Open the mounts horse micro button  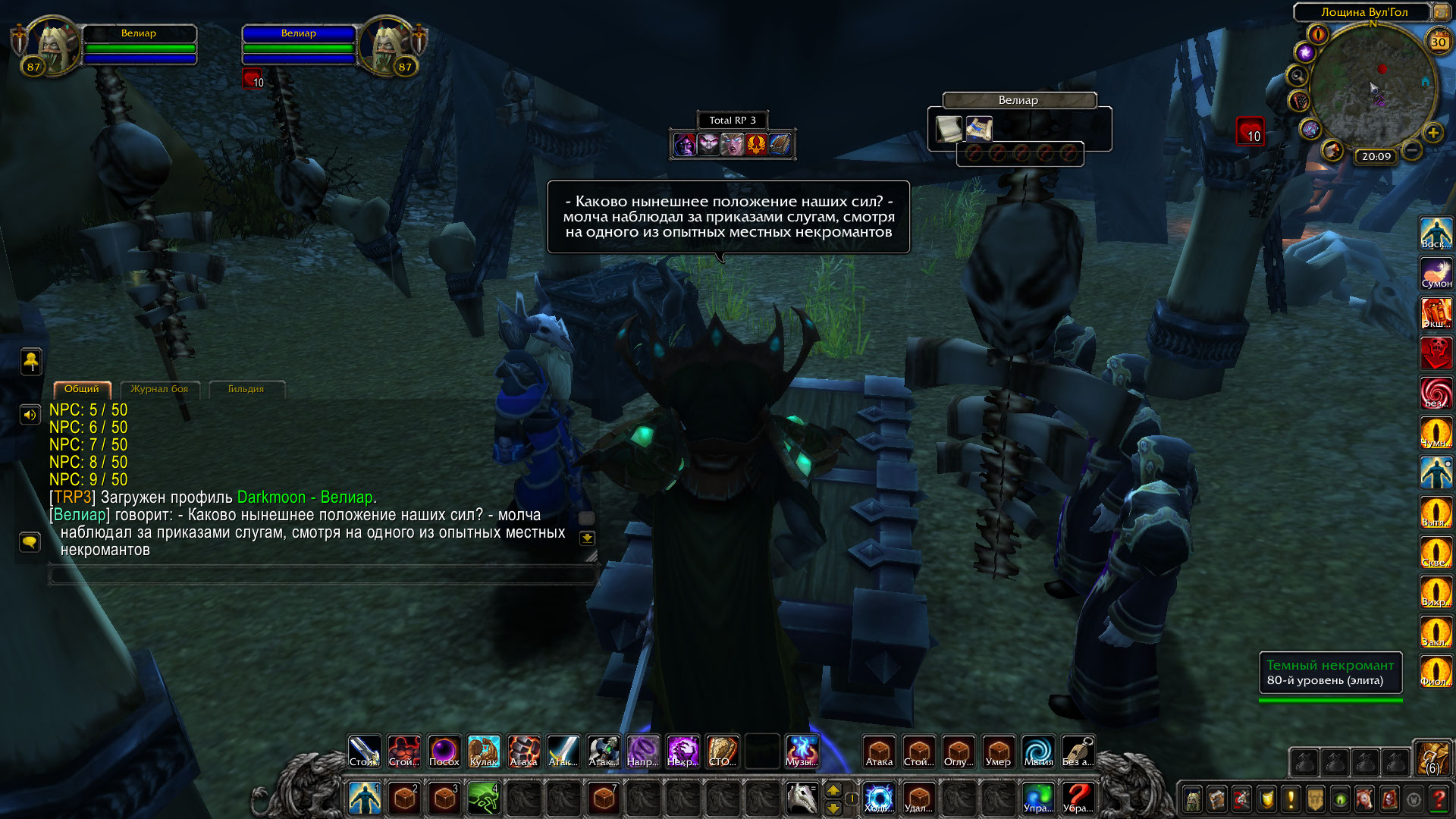1364,799
